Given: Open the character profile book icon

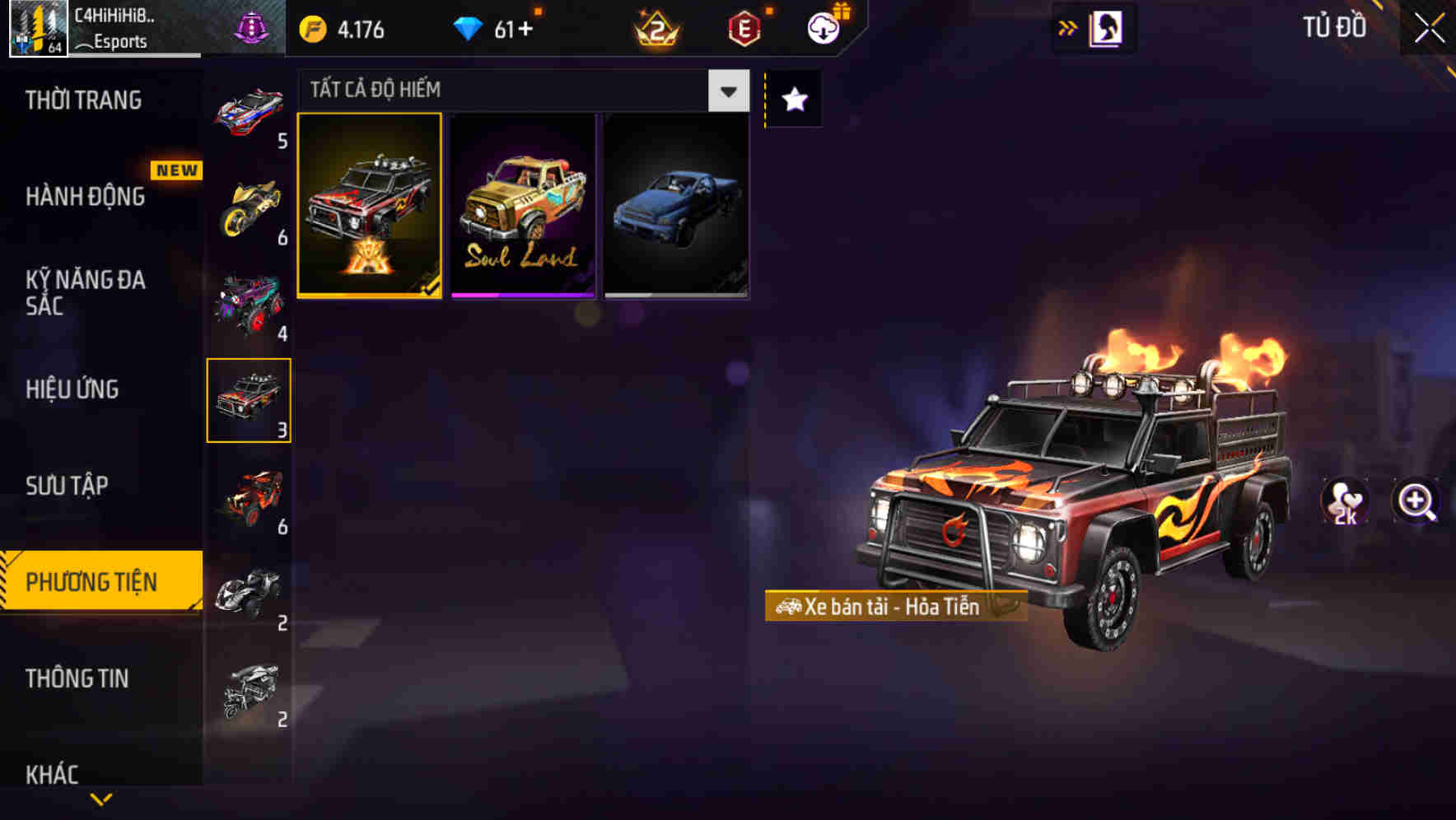Looking at the screenshot, I should [x=1106, y=27].
